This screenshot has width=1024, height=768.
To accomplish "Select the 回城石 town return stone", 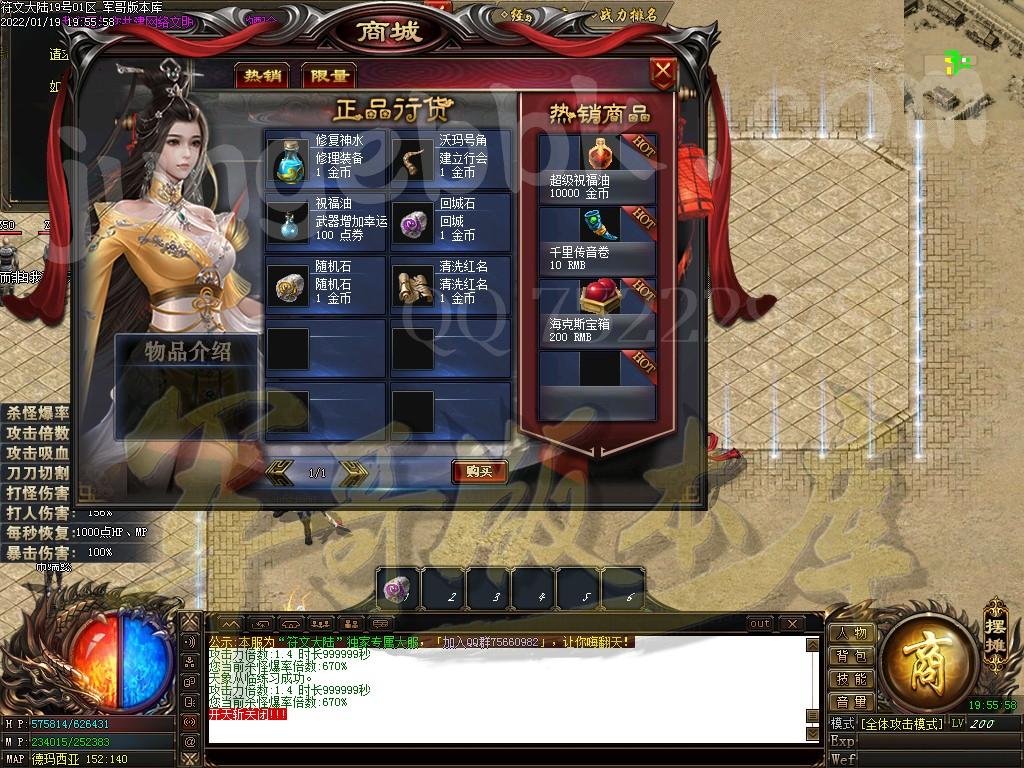I will (x=412, y=223).
